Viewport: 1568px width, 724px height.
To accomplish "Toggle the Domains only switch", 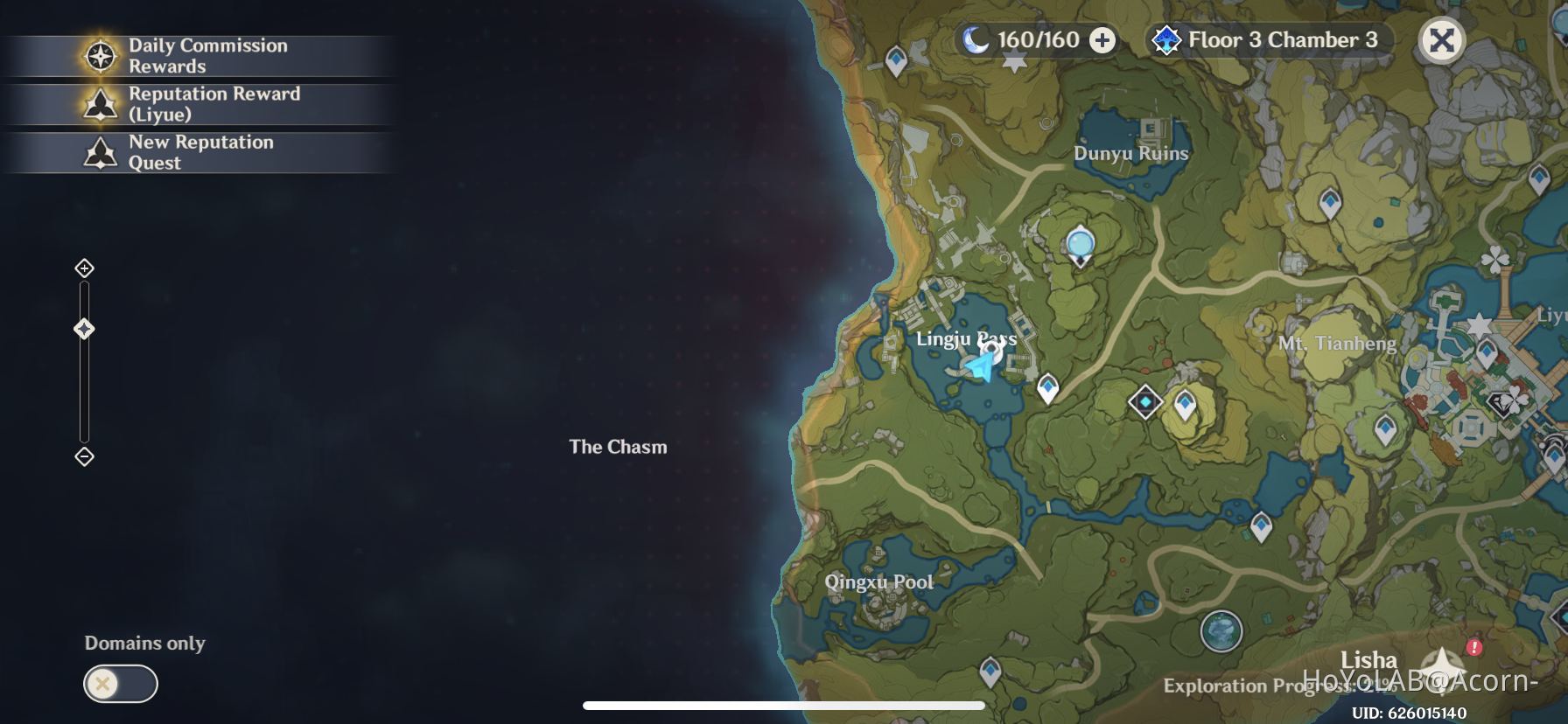I will (120, 684).
